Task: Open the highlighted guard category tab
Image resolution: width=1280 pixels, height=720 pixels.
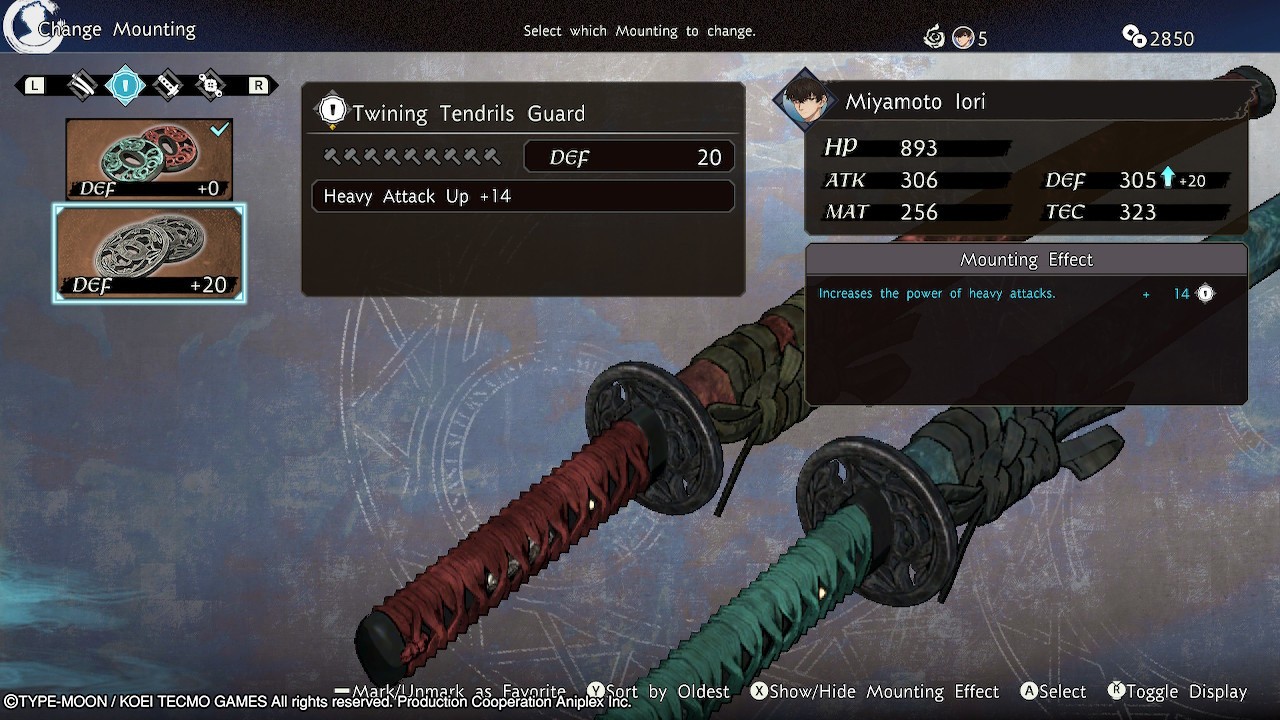Action: coord(125,85)
